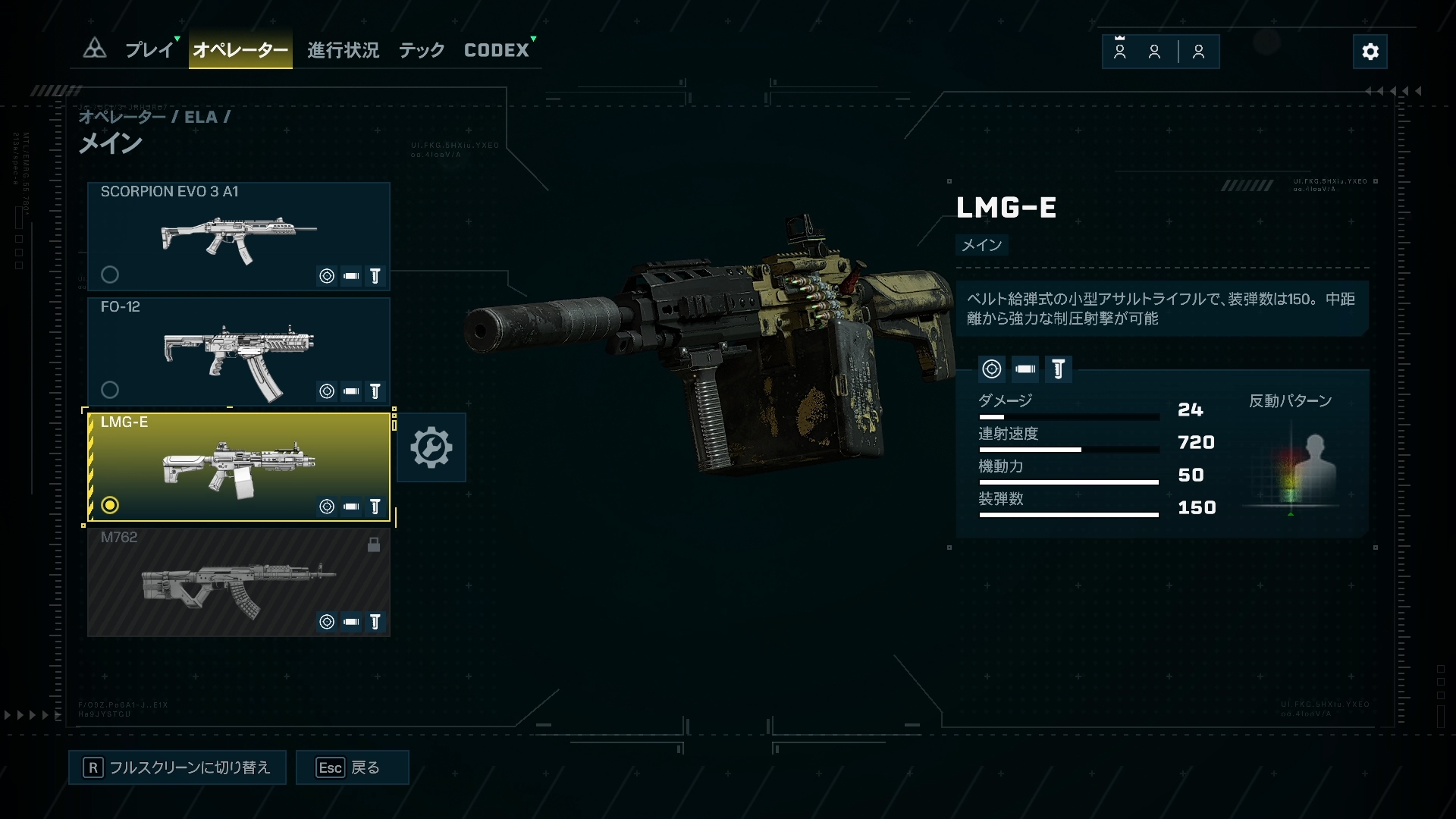Open the CODEX tab
Screen dimensions: 1456x819
point(497,50)
